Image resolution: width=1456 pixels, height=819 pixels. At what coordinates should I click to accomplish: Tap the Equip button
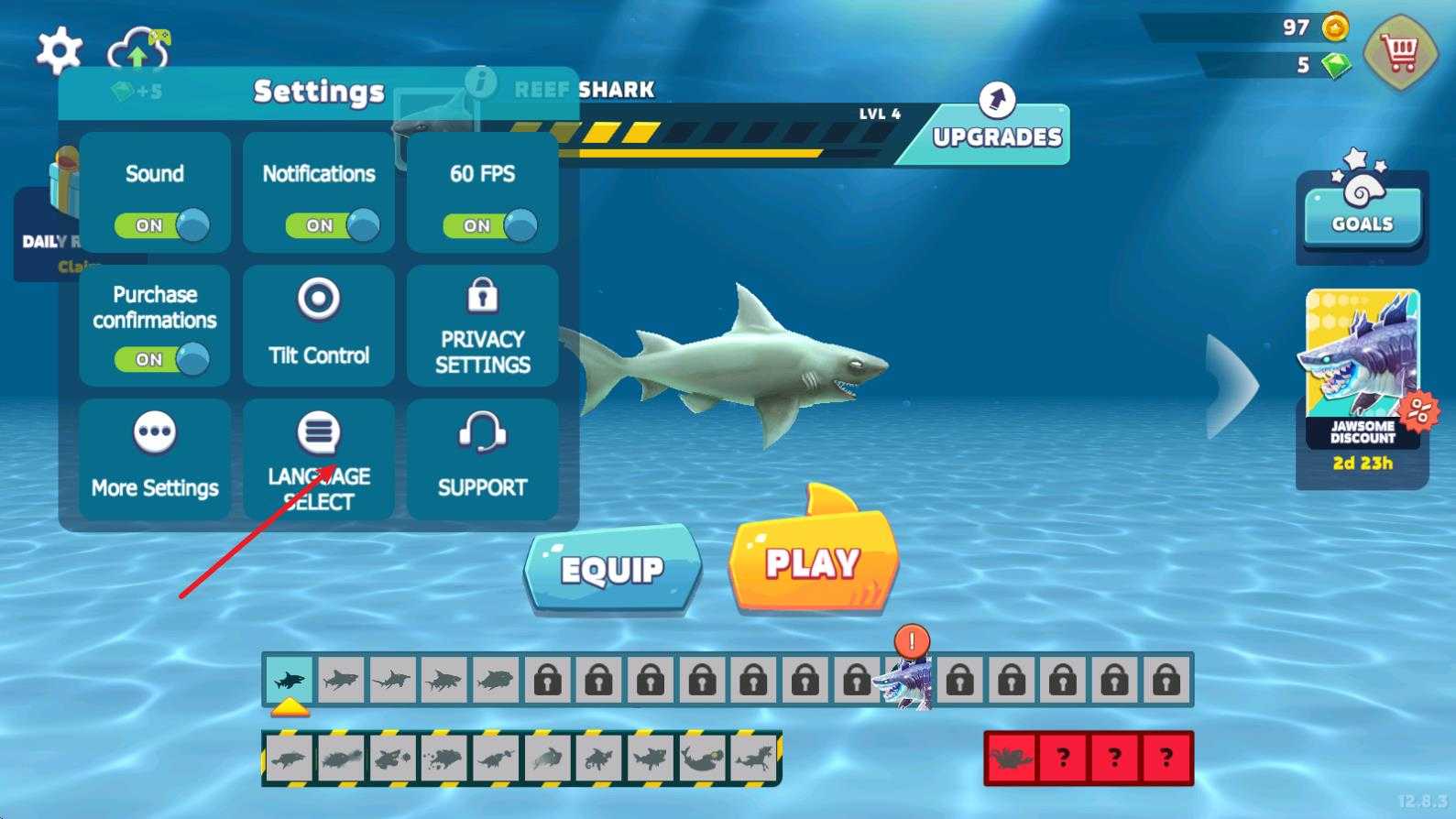coord(612,569)
